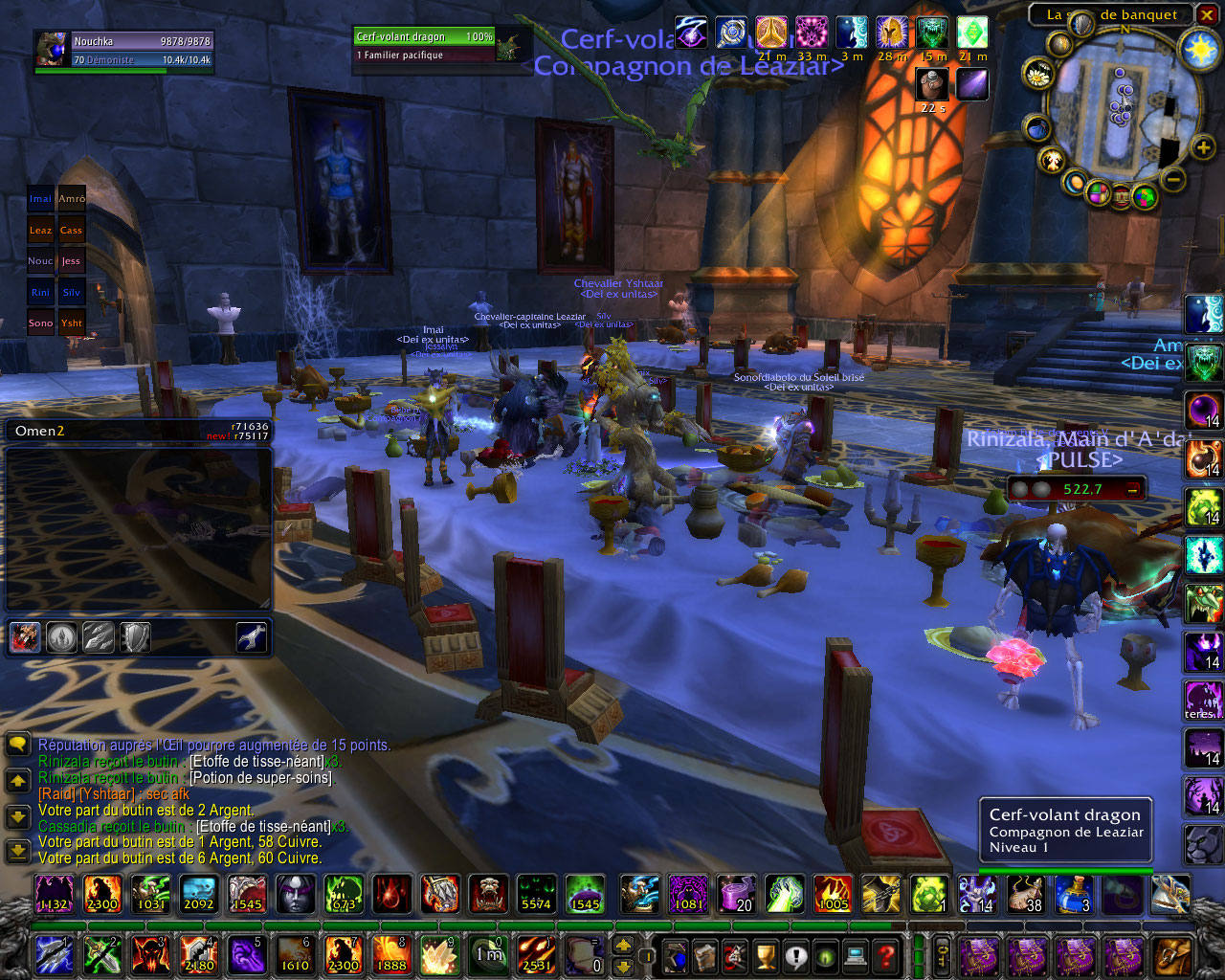Screen dimensions: 1225x980
Task: Click the computer monitor micro menu button
Action: coord(856,955)
